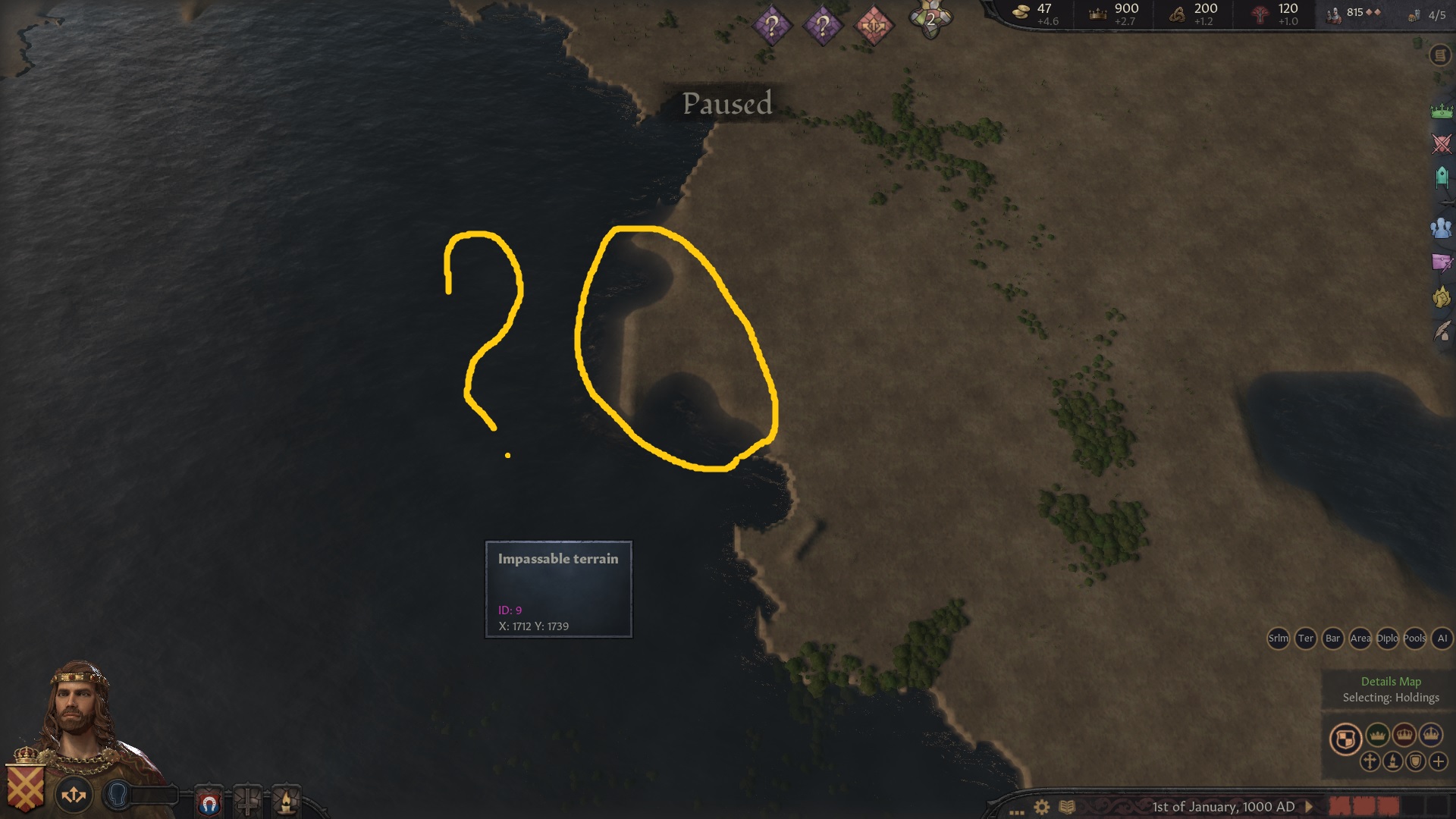Toggle AI map mode on
The height and width of the screenshot is (819, 1456).
pos(1442,639)
